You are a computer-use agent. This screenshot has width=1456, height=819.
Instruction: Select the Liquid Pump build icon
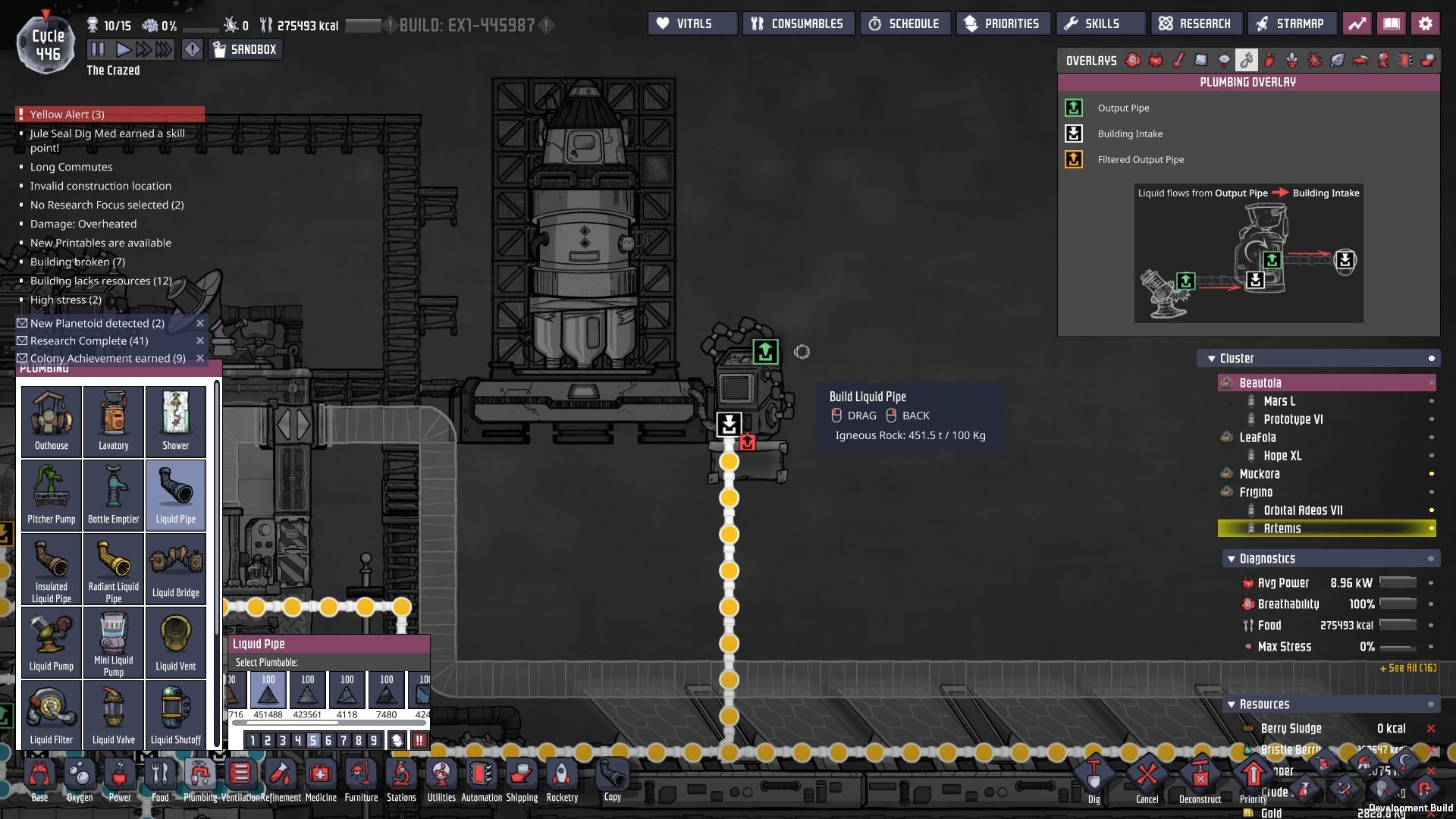pos(51,642)
